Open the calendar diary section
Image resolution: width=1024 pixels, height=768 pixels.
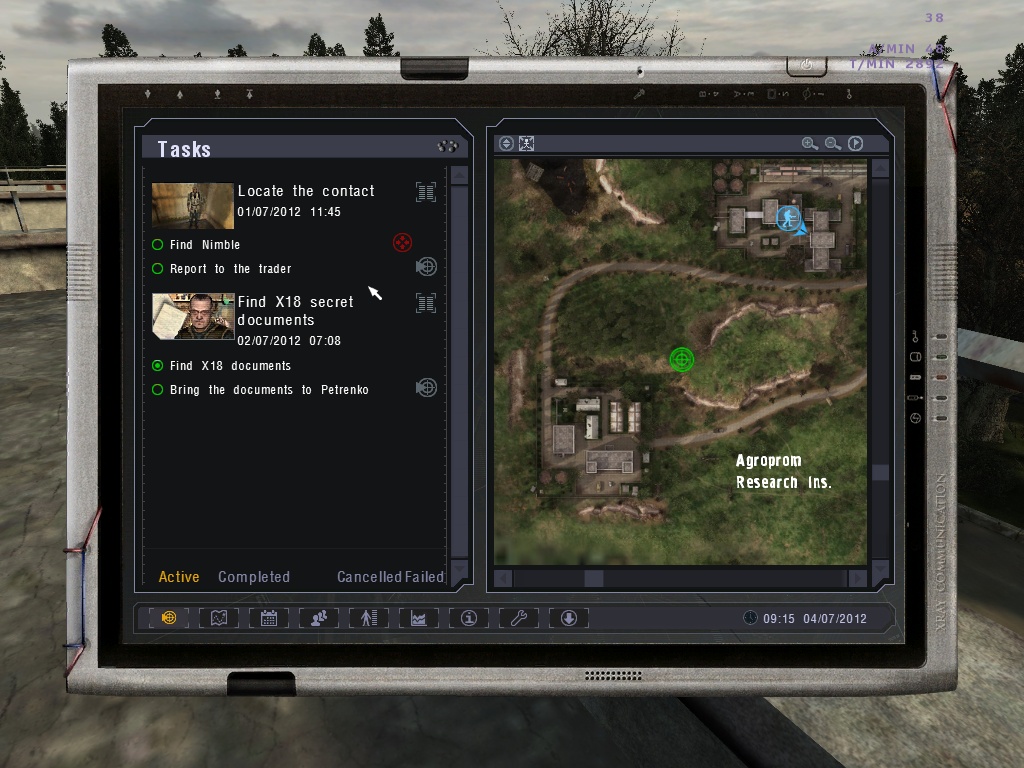pos(269,618)
